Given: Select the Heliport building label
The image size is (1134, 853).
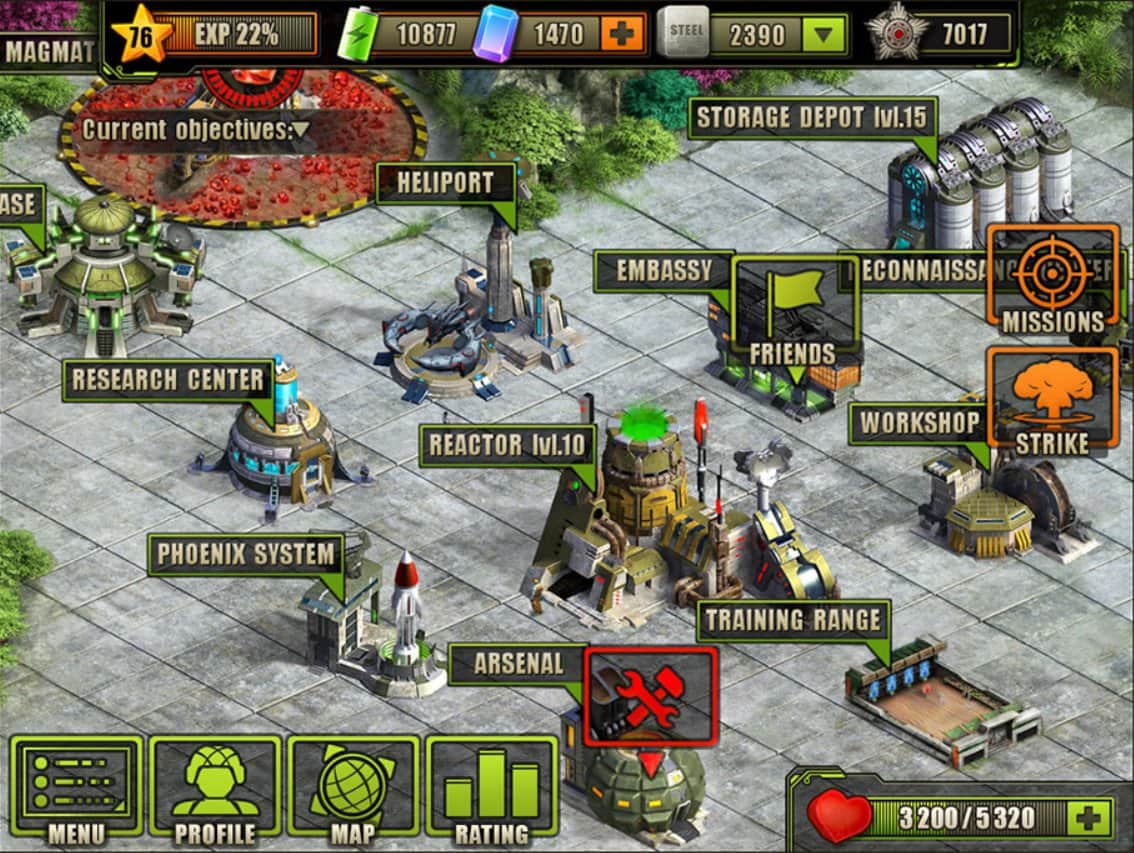Looking at the screenshot, I should point(445,183).
